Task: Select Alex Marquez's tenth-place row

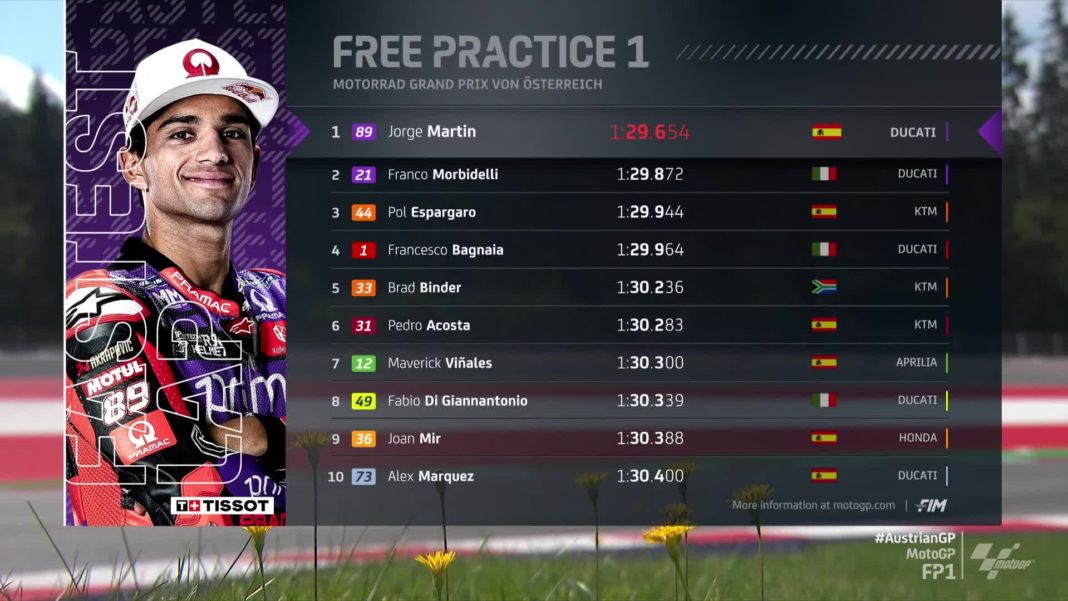Action: 640,476
